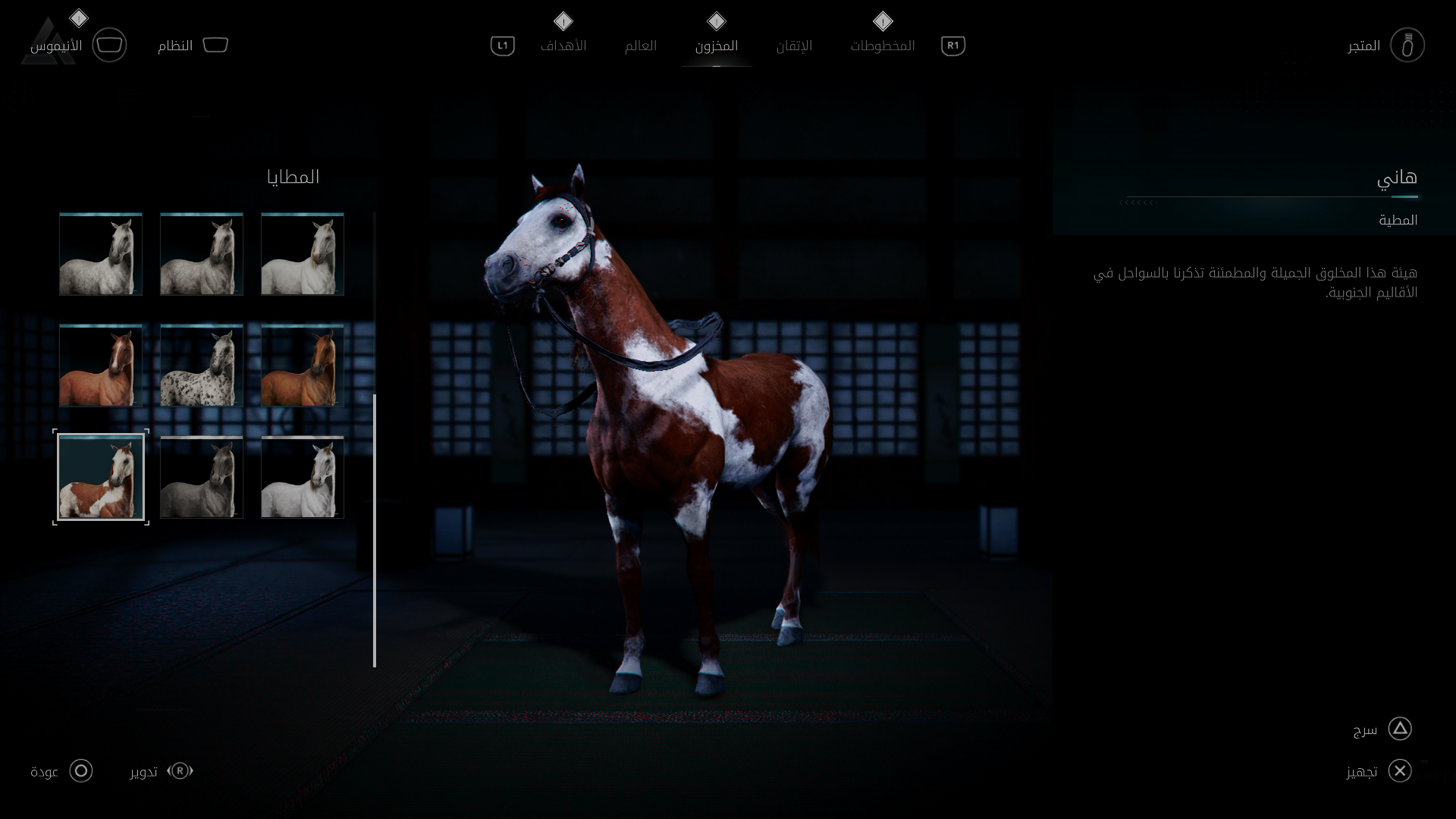Select the brown-and-white pinto mount thumbnail
The image size is (1456, 819).
pos(101,477)
